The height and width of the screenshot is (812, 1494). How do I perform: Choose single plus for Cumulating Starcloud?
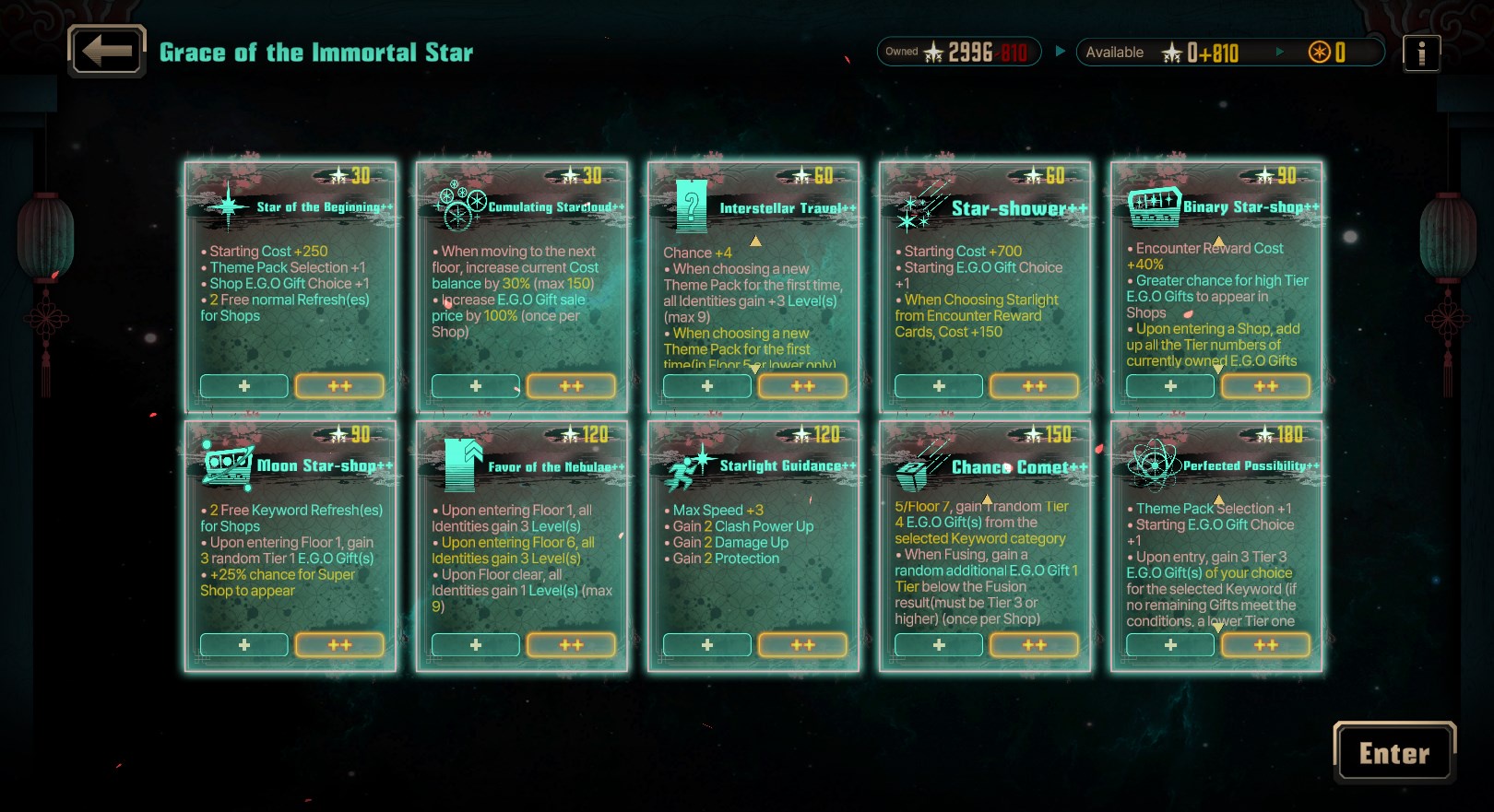476,386
